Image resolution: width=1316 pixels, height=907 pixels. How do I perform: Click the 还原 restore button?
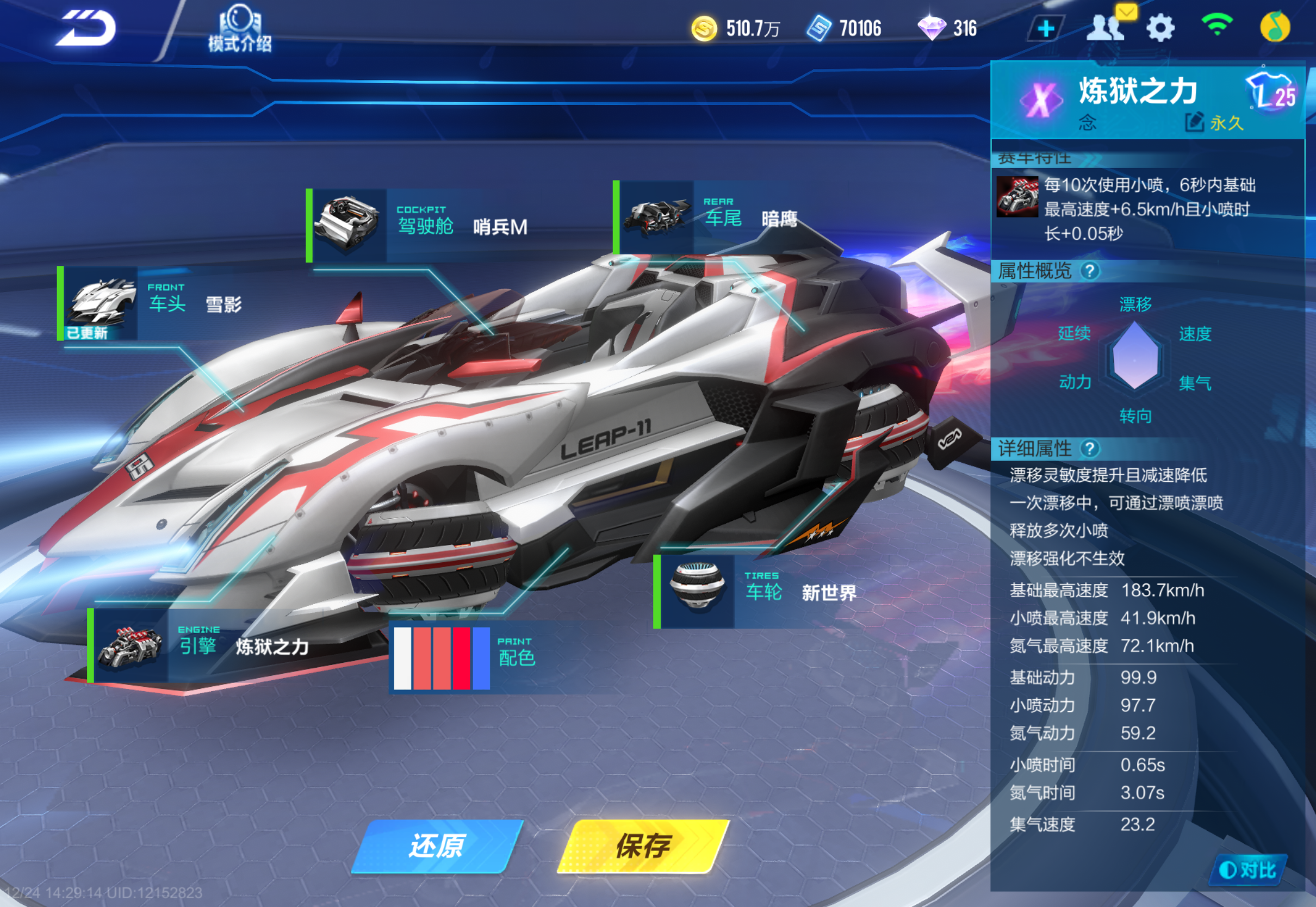pos(436,846)
